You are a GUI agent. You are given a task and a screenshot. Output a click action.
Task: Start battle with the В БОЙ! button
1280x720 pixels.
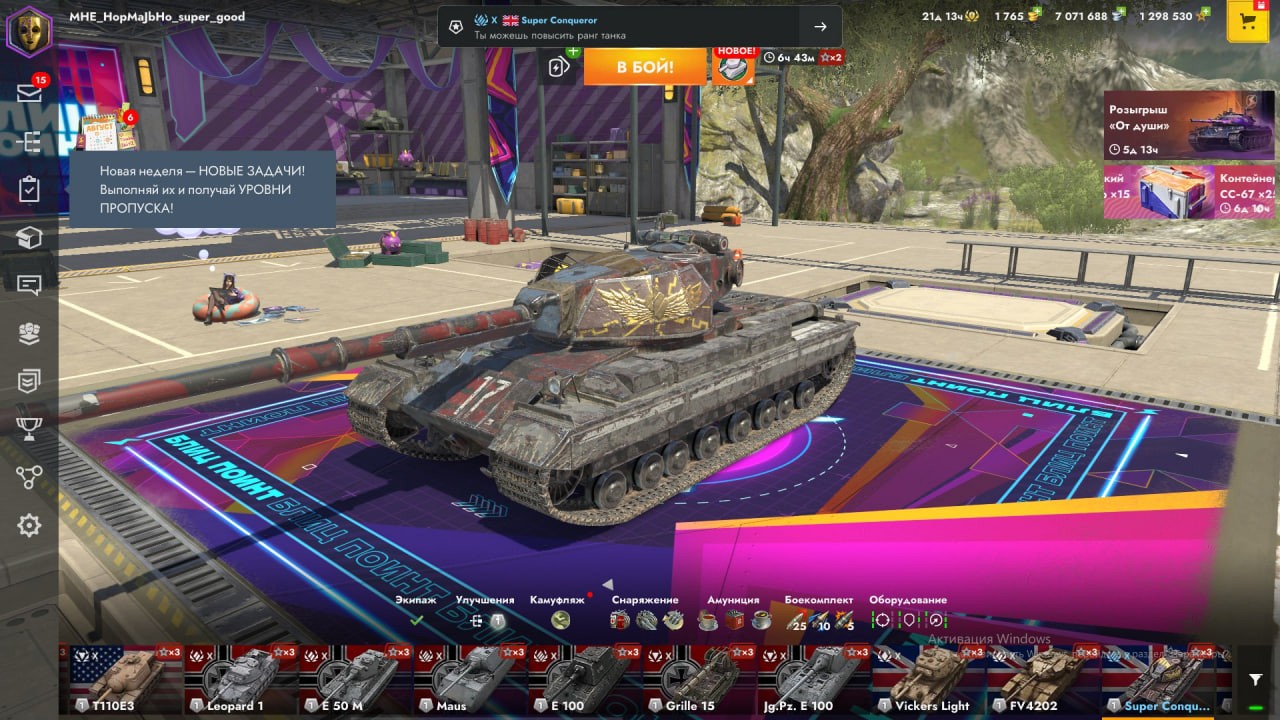(645, 67)
